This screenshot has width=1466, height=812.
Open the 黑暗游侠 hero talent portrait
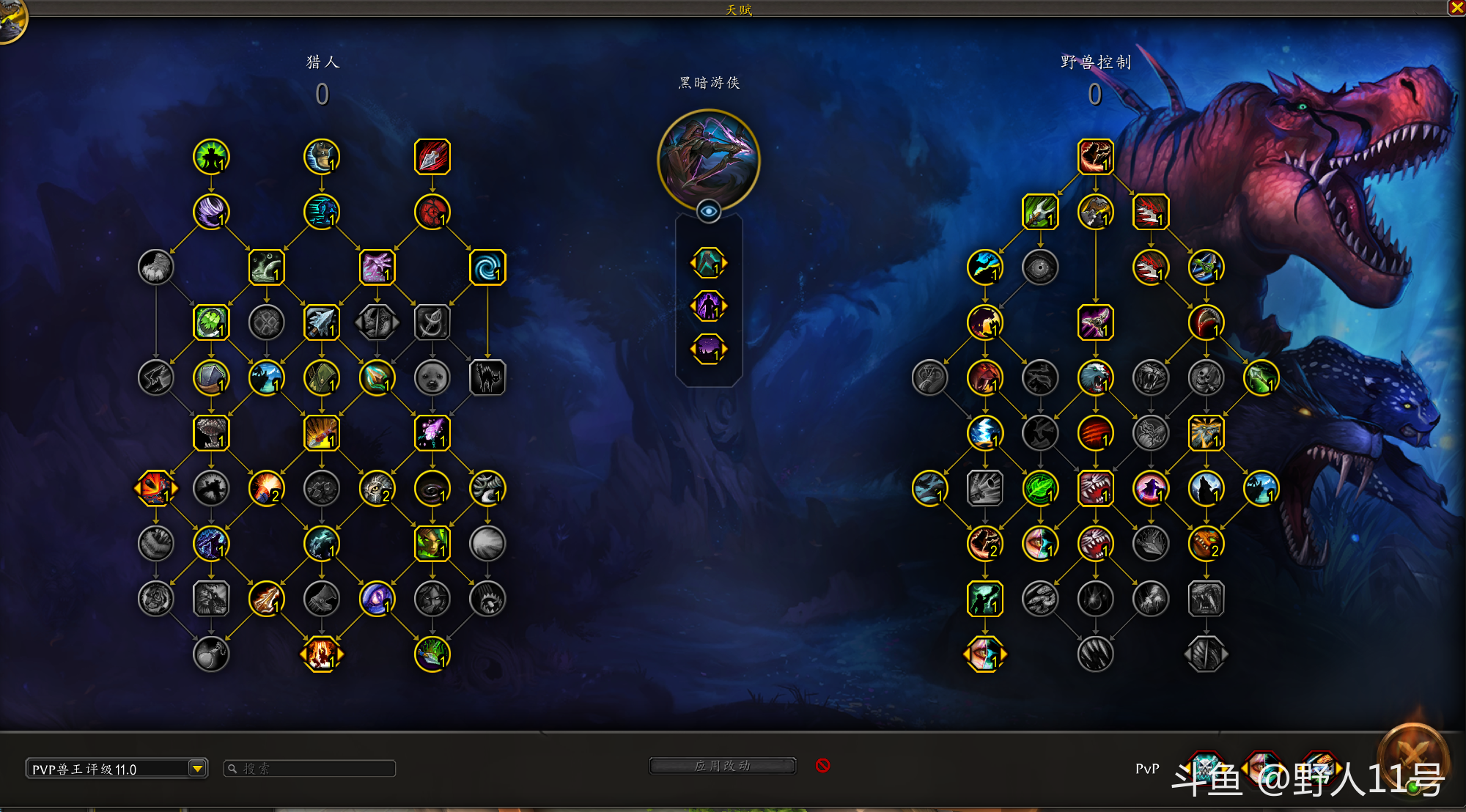tap(708, 159)
